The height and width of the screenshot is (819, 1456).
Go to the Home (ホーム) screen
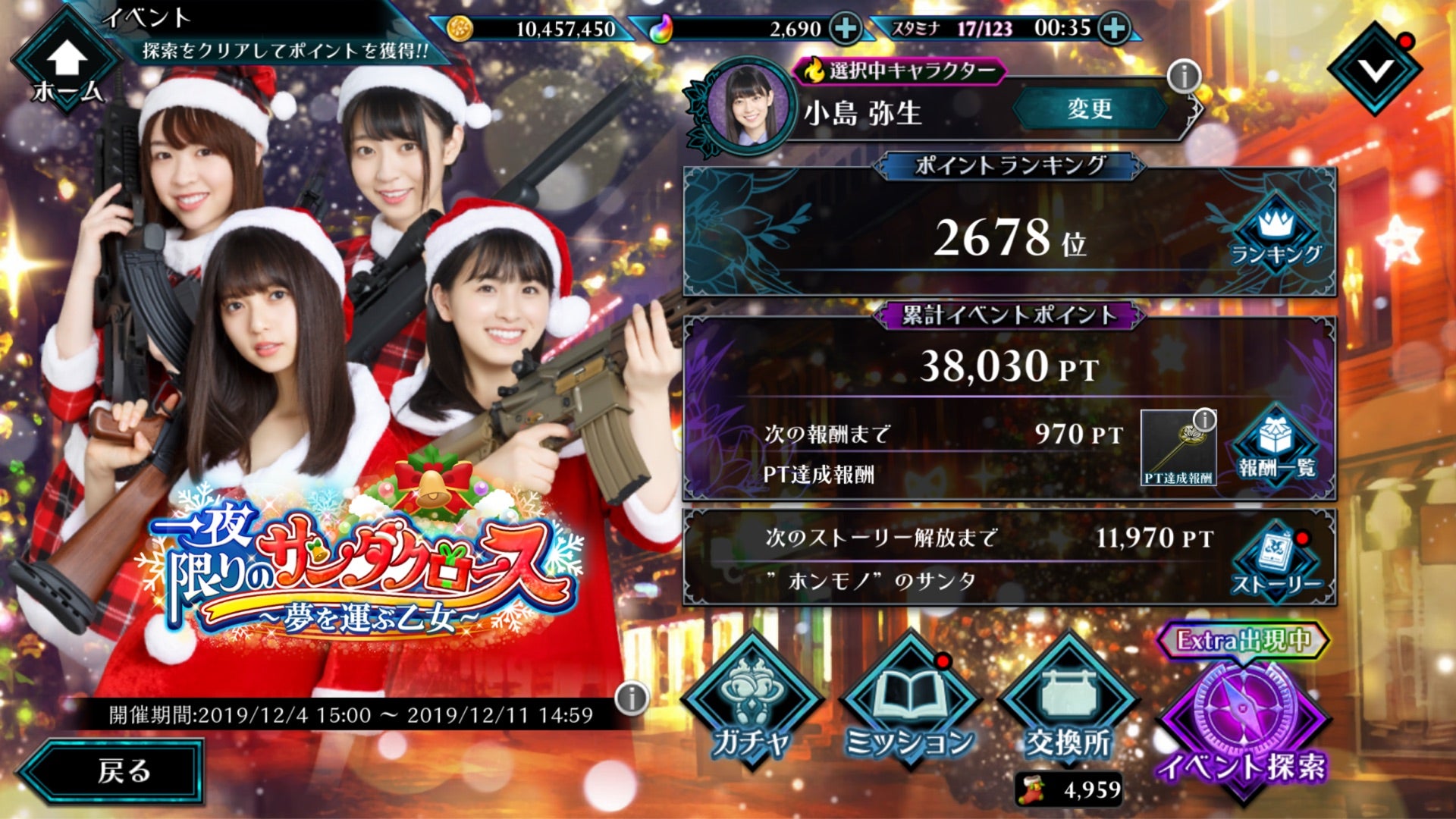click(67, 68)
